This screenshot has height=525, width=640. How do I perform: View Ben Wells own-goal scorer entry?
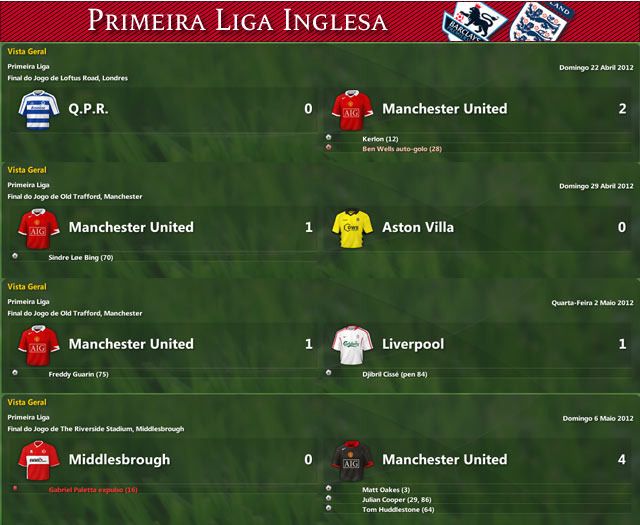click(x=402, y=148)
